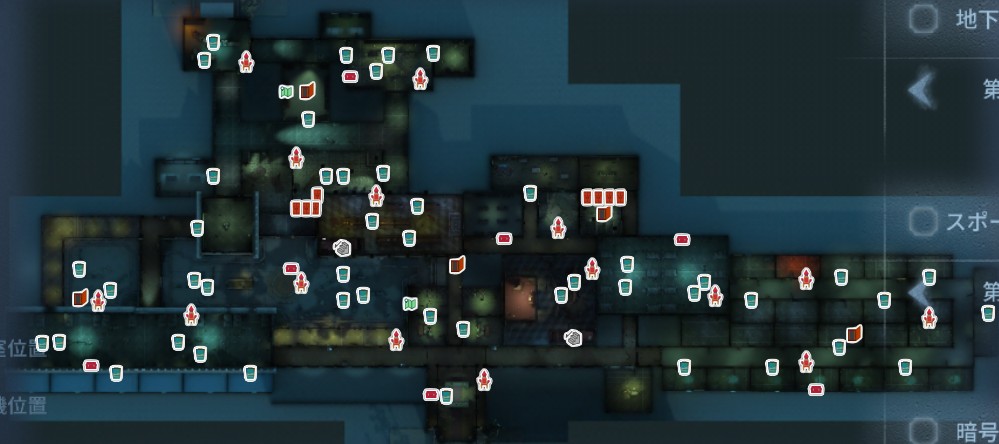Toggle the 地下 filter checkbox
Image resolution: width=999 pixels, height=444 pixels.
(x=922, y=18)
